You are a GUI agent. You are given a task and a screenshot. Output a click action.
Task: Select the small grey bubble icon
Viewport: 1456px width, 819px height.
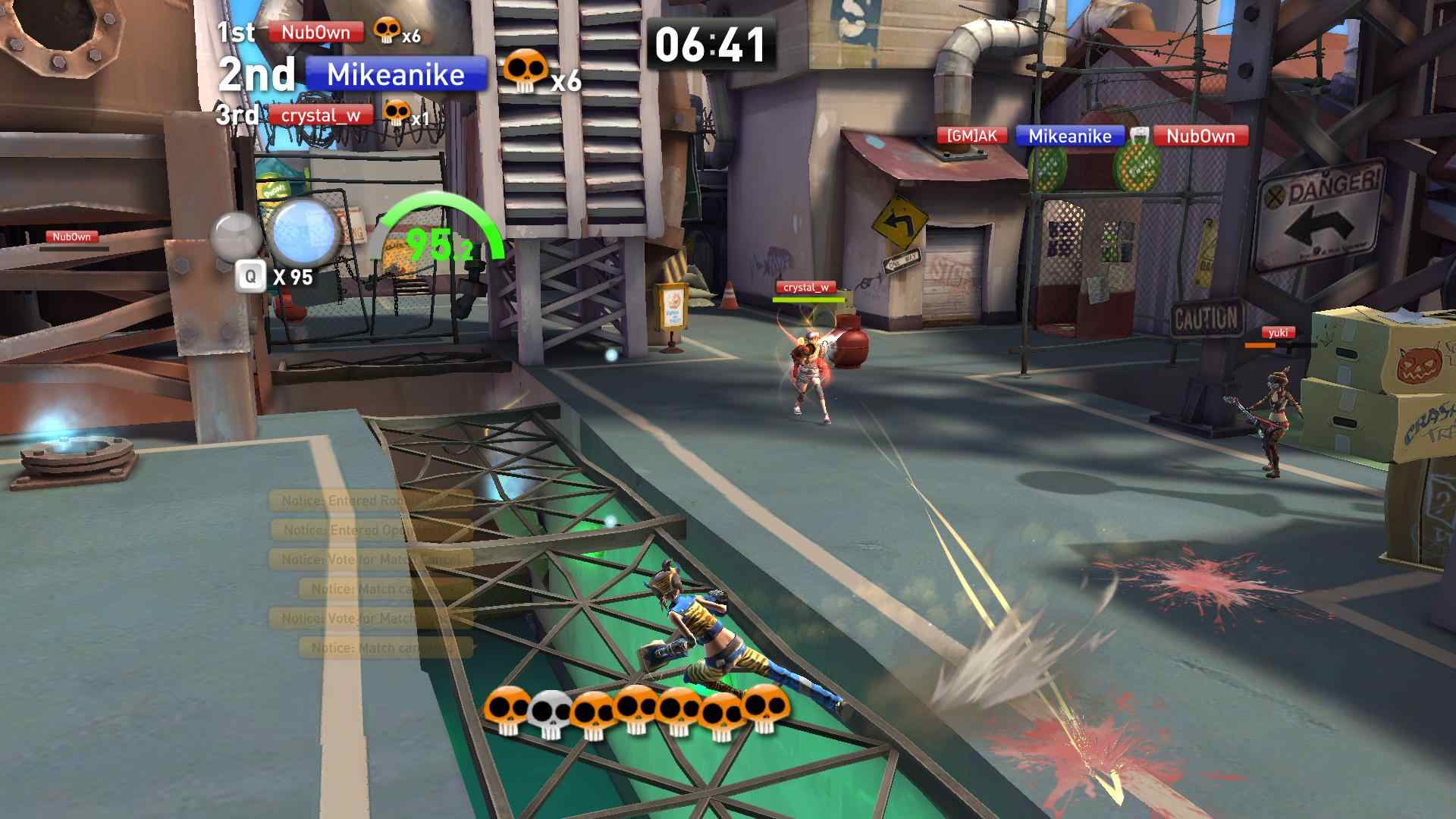(236, 234)
